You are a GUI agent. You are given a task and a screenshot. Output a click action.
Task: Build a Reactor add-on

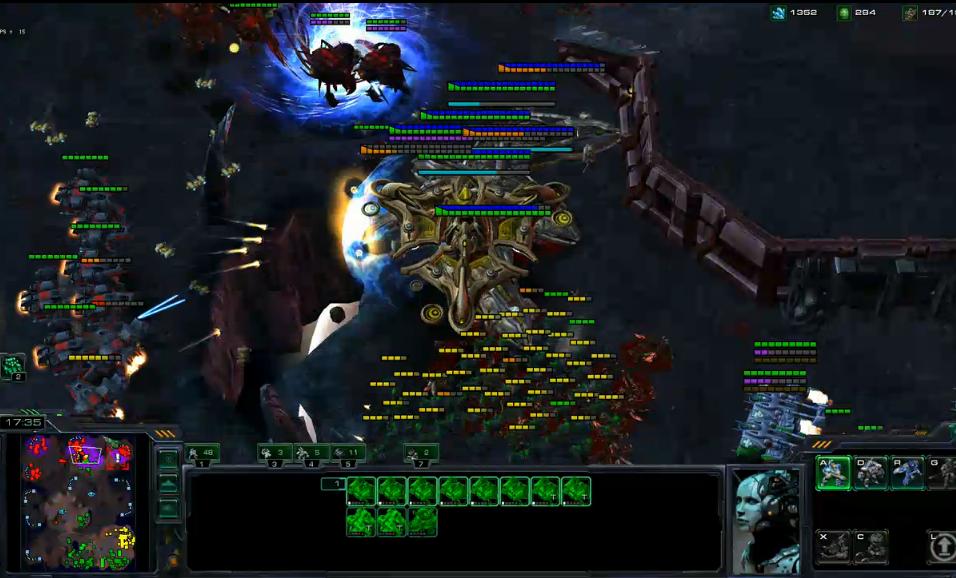(870, 546)
